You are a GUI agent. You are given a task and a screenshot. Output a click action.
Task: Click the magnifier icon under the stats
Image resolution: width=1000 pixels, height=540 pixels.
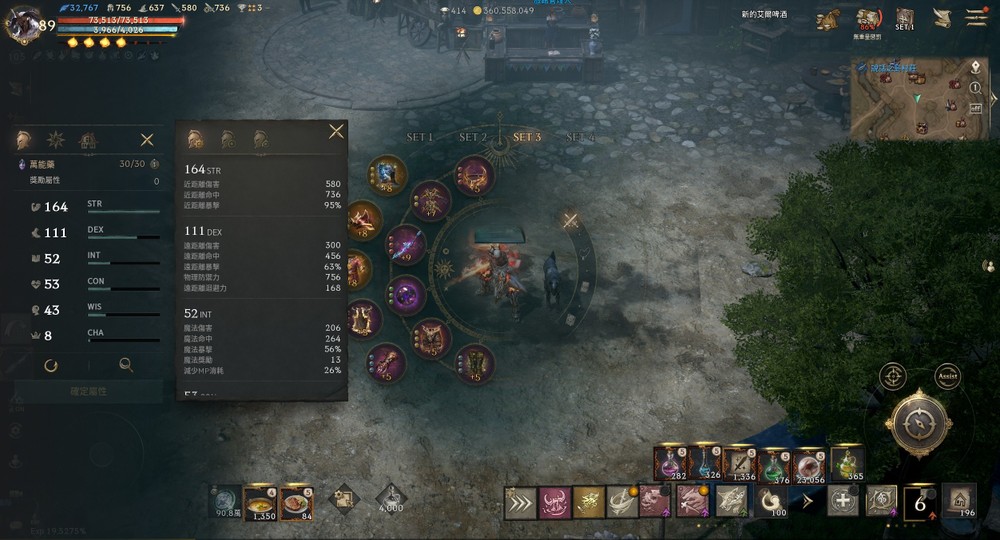point(126,366)
